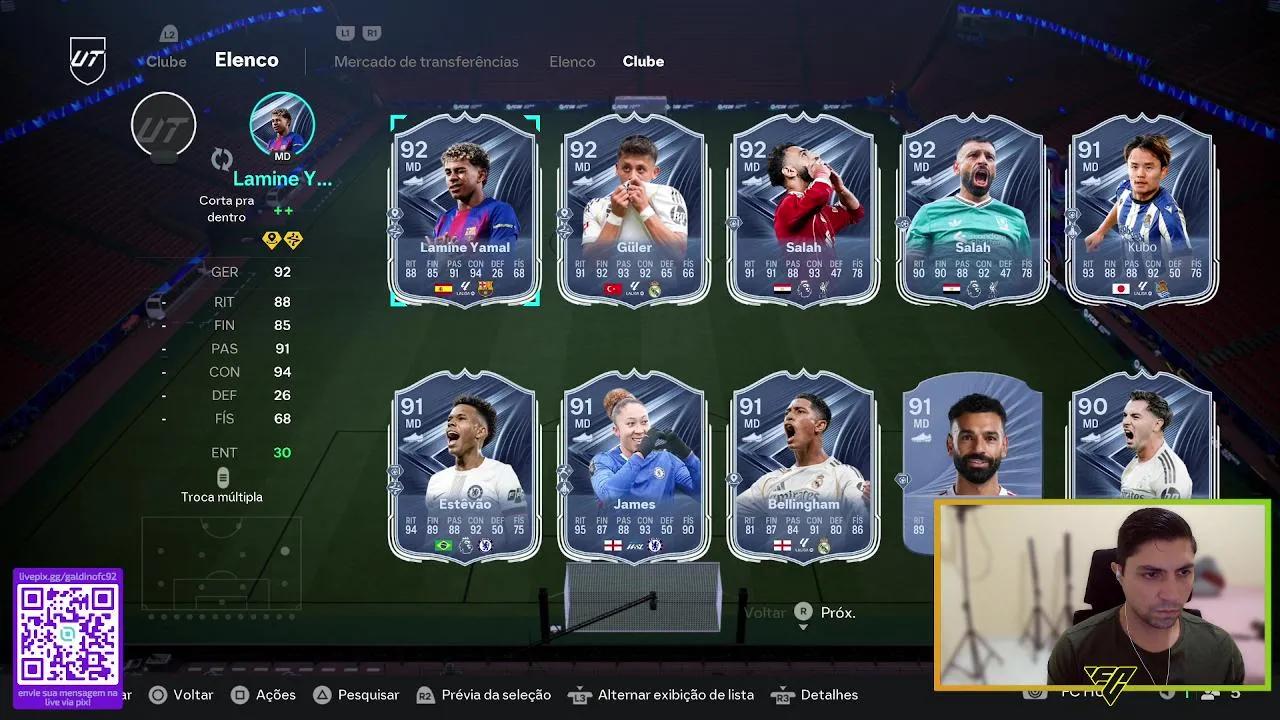Toggle Alternar exibição de lista with L3
Screen dimensions: 1280x720
point(580,694)
